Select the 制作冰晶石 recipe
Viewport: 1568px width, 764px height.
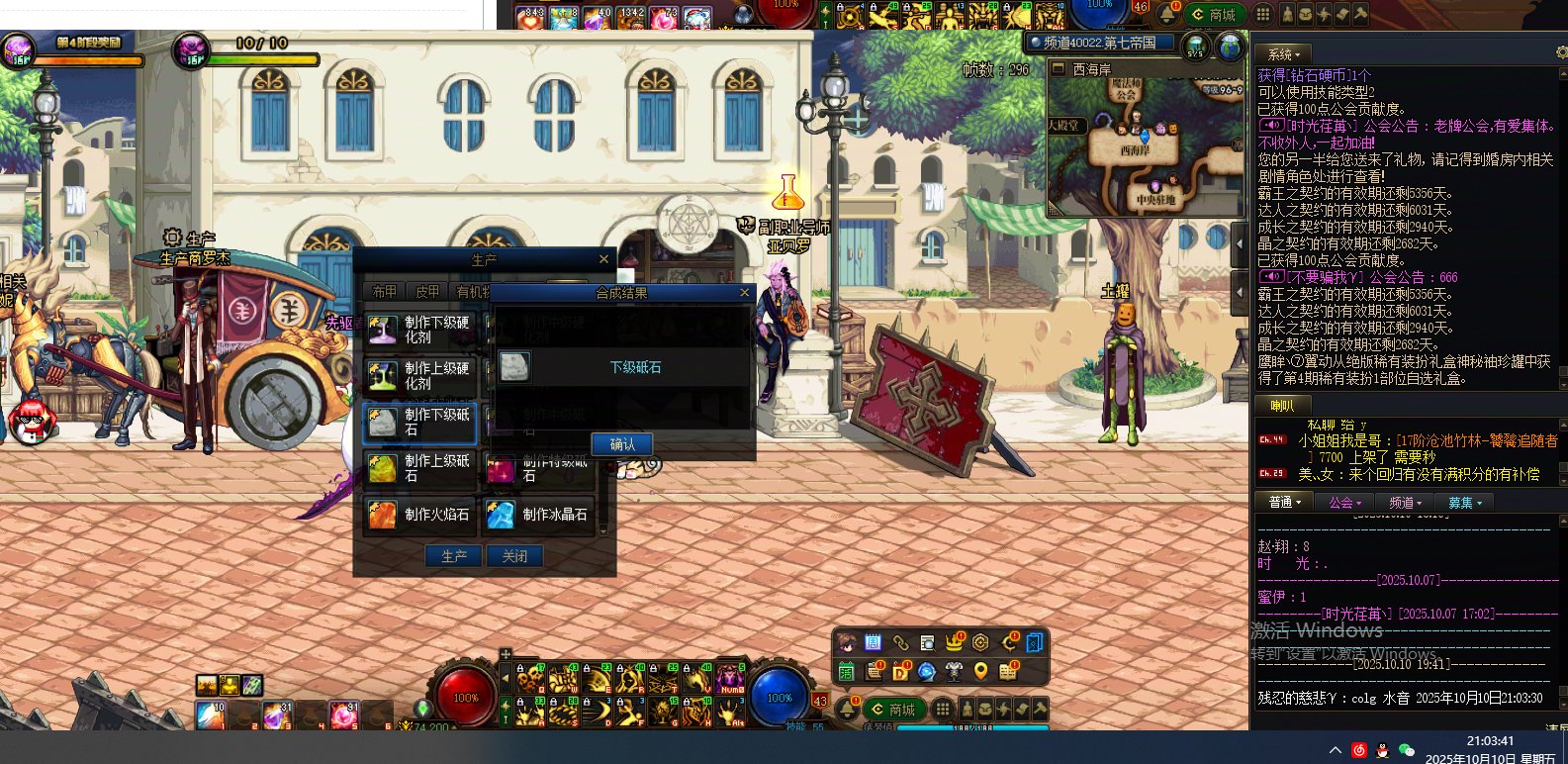[x=538, y=515]
